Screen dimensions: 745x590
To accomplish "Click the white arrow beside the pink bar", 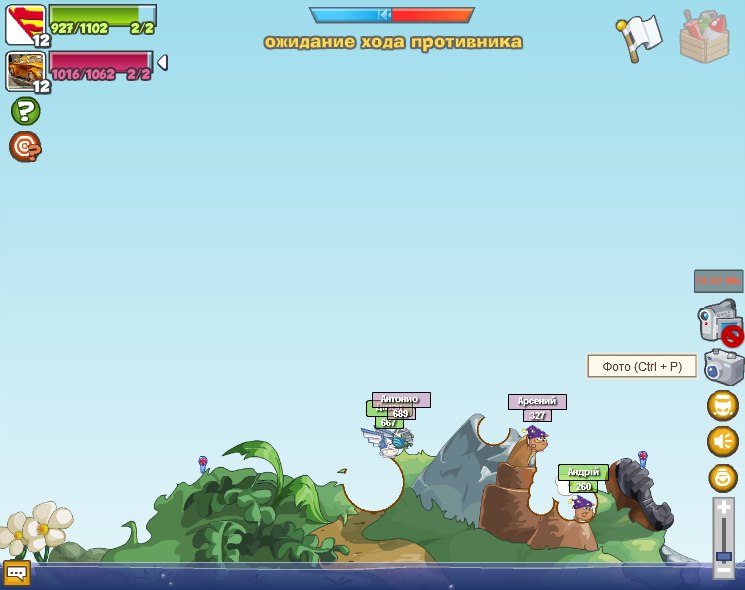I will (162, 63).
